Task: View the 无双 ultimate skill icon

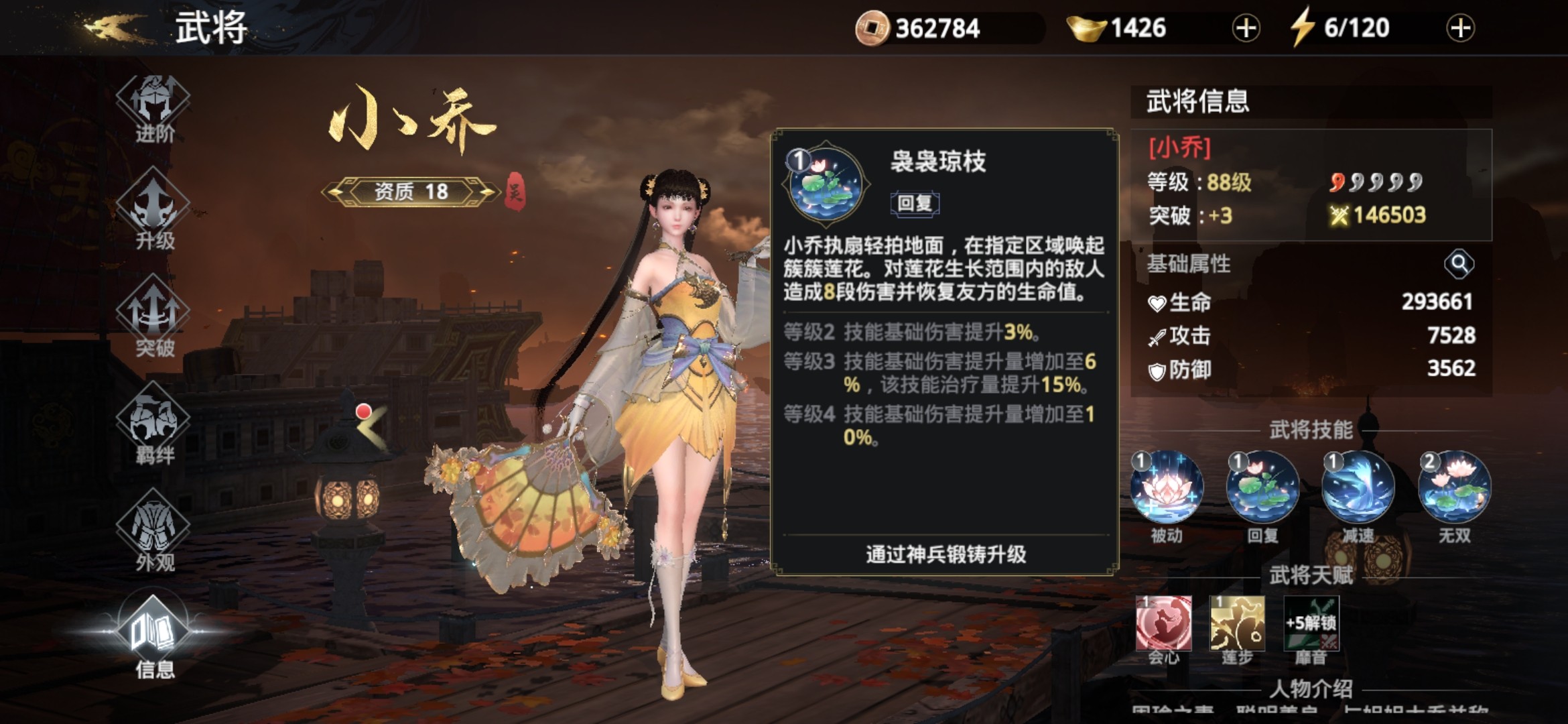Action: click(x=1455, y=487)
